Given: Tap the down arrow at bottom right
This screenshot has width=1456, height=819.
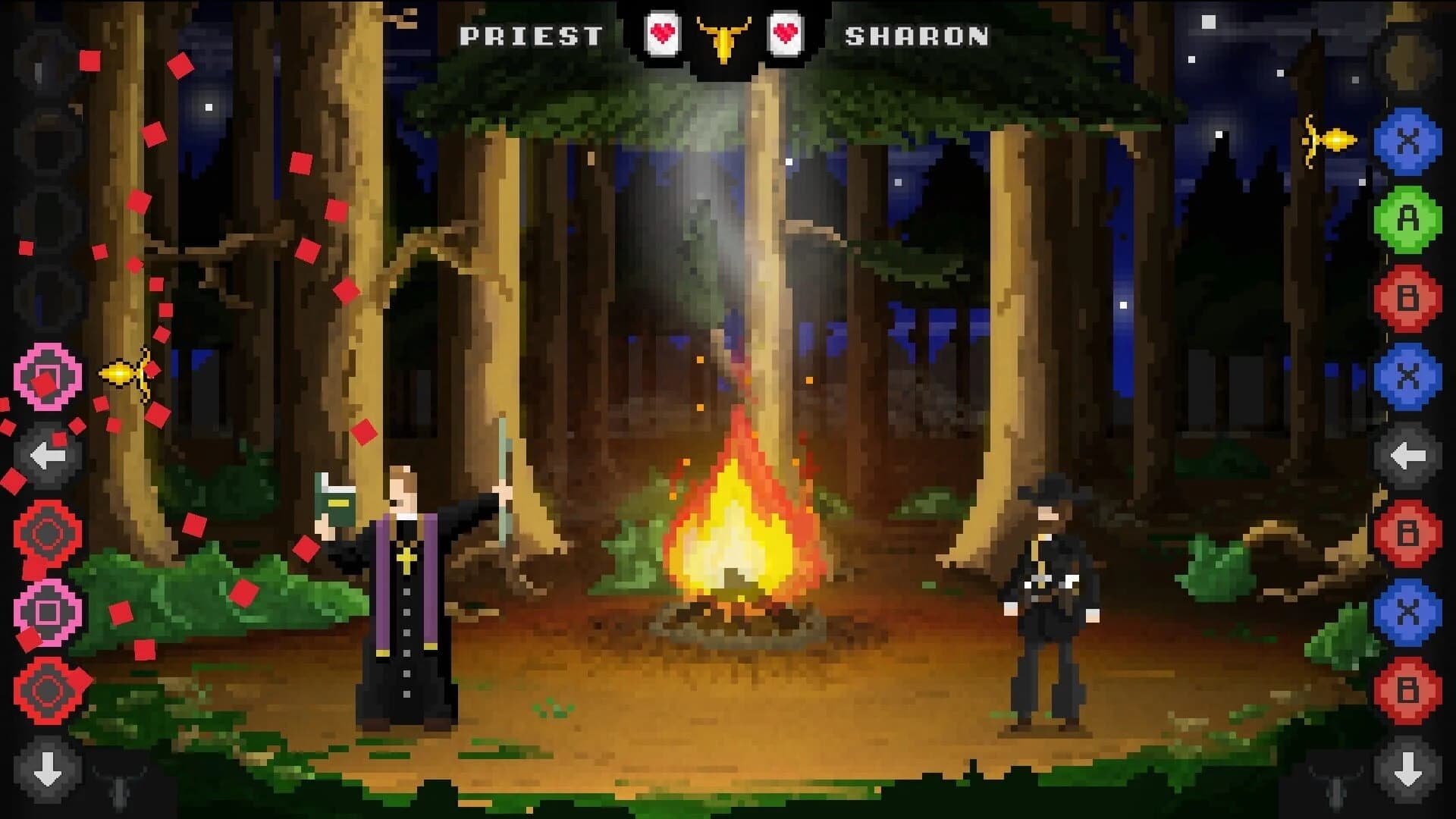Looking at the screenshot, I should click(x=1409, y=770).
